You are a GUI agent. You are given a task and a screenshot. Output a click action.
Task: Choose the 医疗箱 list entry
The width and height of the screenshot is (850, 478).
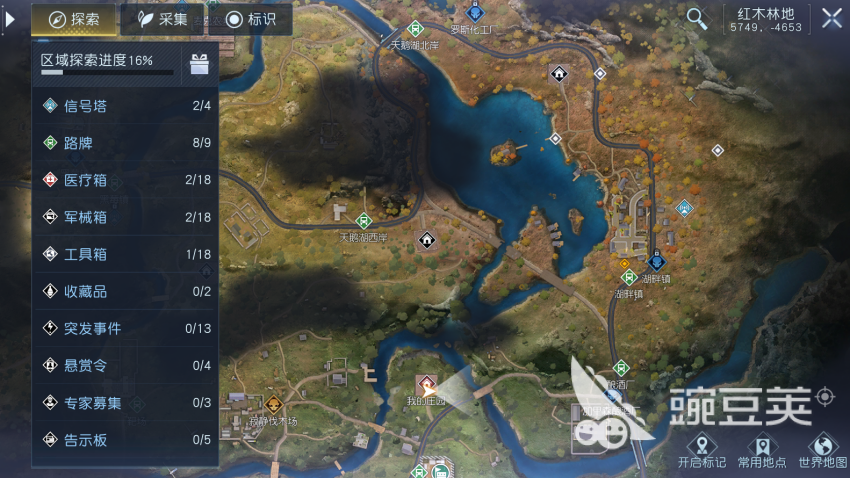click(125, 180)
